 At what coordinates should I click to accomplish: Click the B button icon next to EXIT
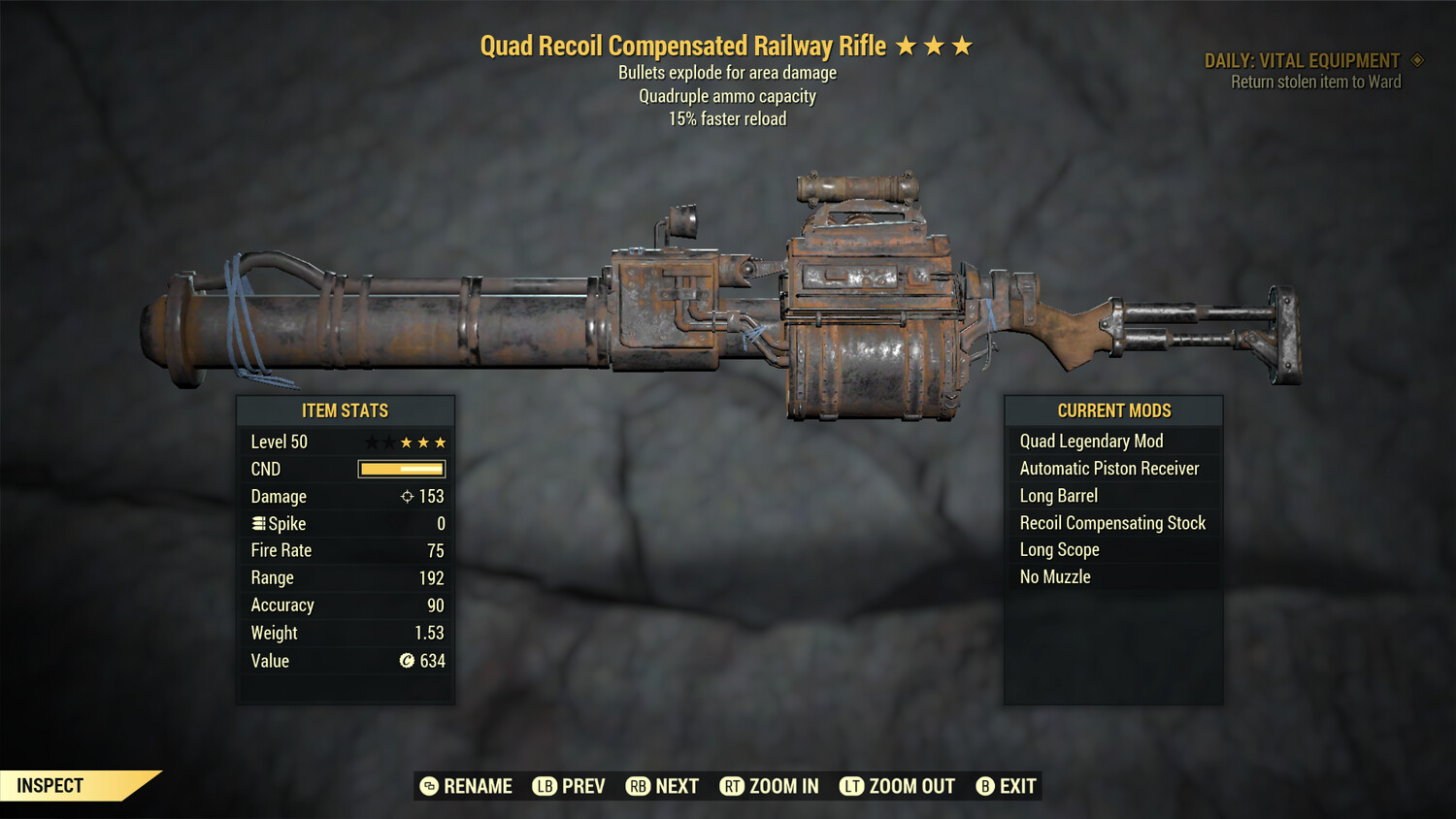[x=985, y=786]
